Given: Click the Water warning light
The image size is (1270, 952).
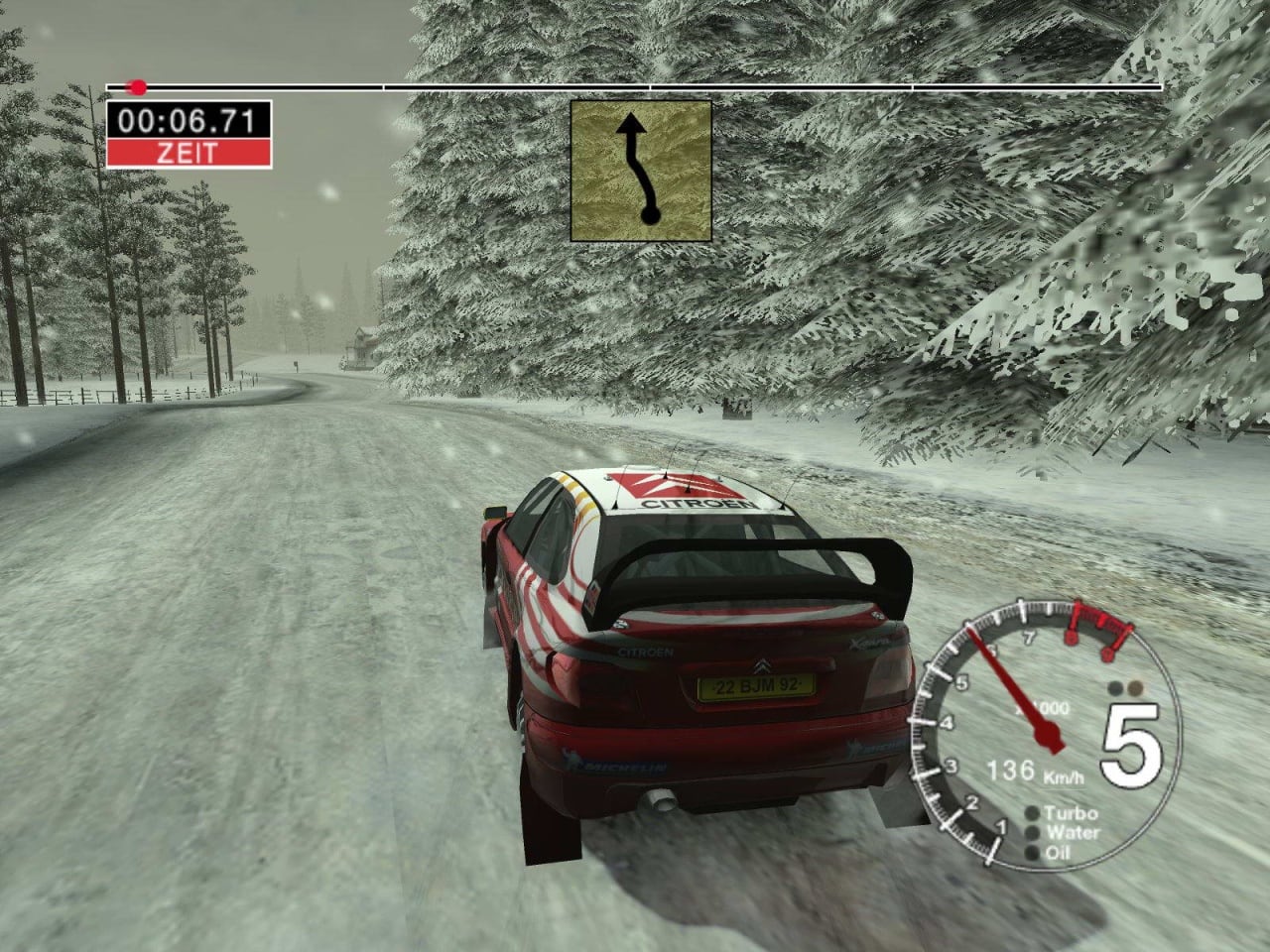Looking at the screenshot, I should tap(1034, 833).
